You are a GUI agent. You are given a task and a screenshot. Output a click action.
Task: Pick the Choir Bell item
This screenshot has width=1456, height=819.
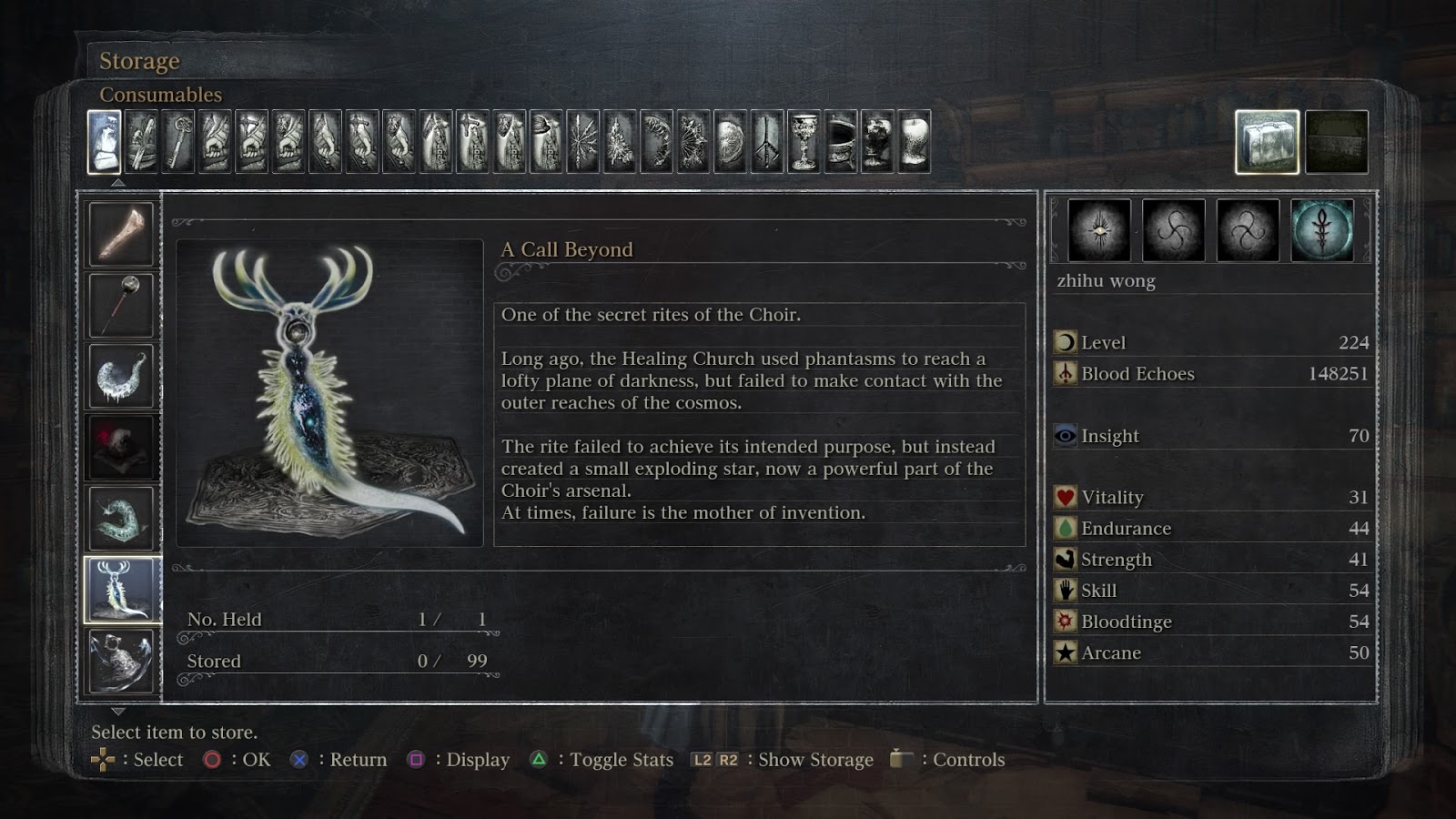[122, 661]
